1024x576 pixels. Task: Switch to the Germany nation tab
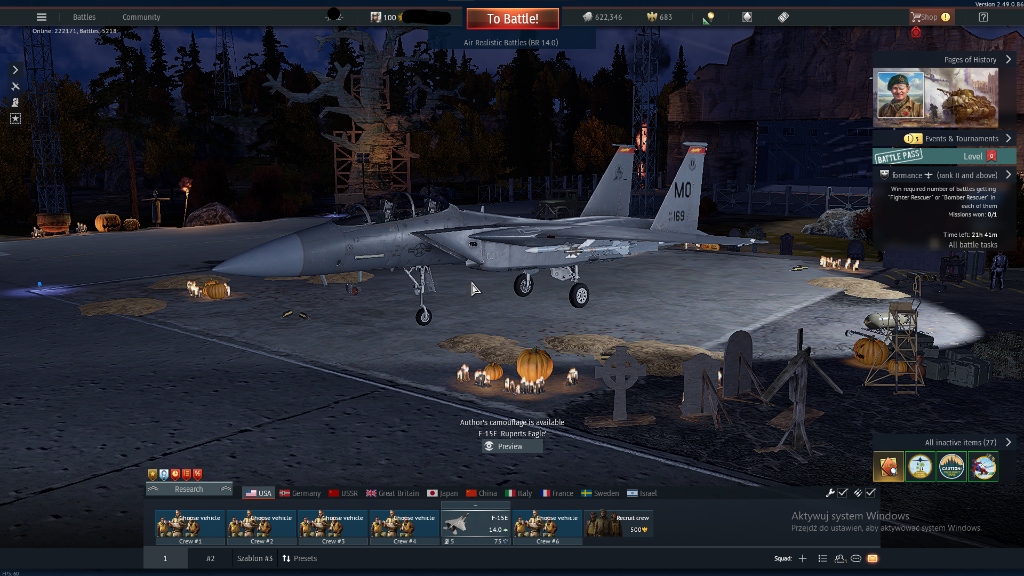300,493
